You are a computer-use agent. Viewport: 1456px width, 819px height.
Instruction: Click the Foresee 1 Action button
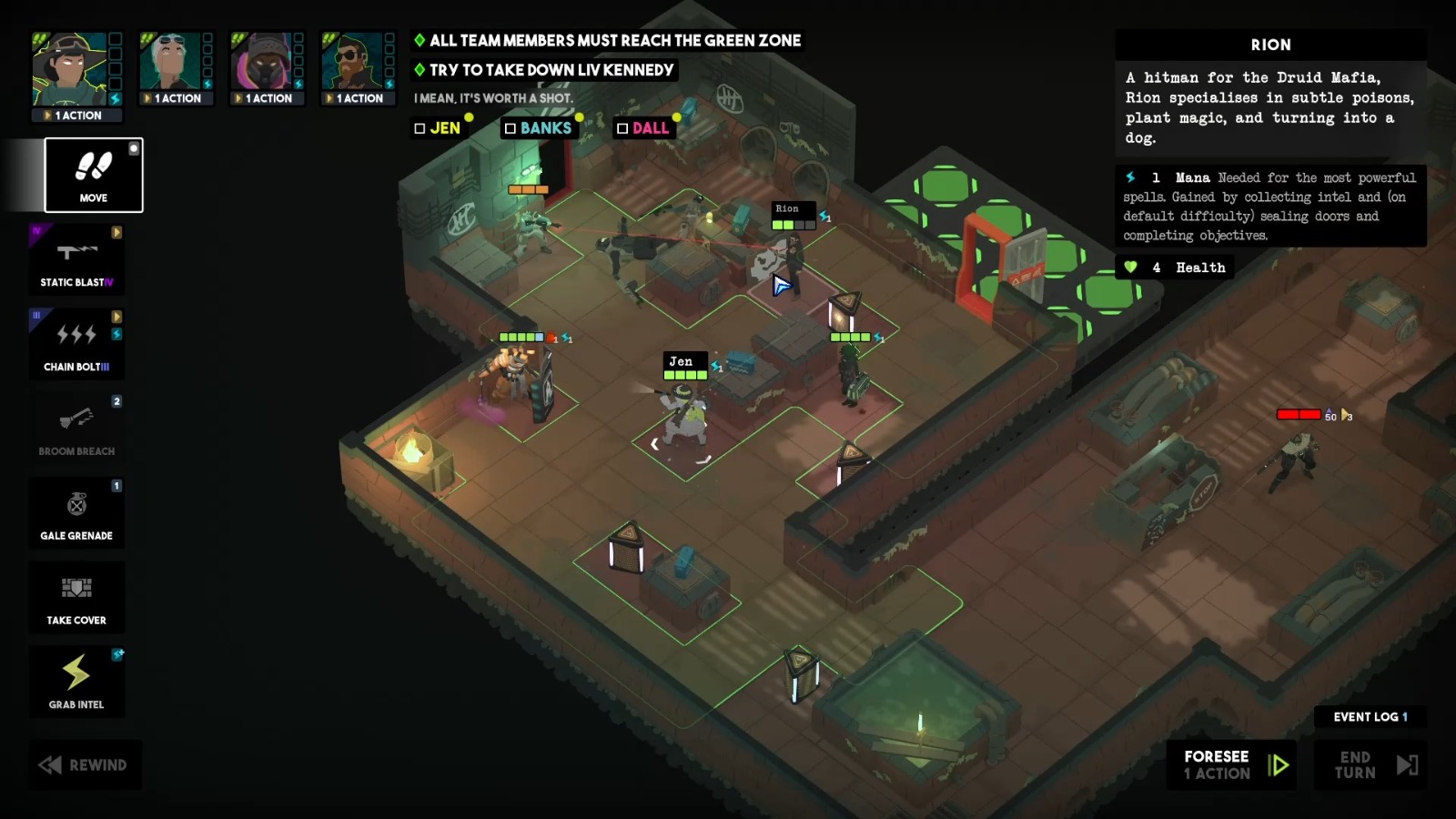point(1230,764)
